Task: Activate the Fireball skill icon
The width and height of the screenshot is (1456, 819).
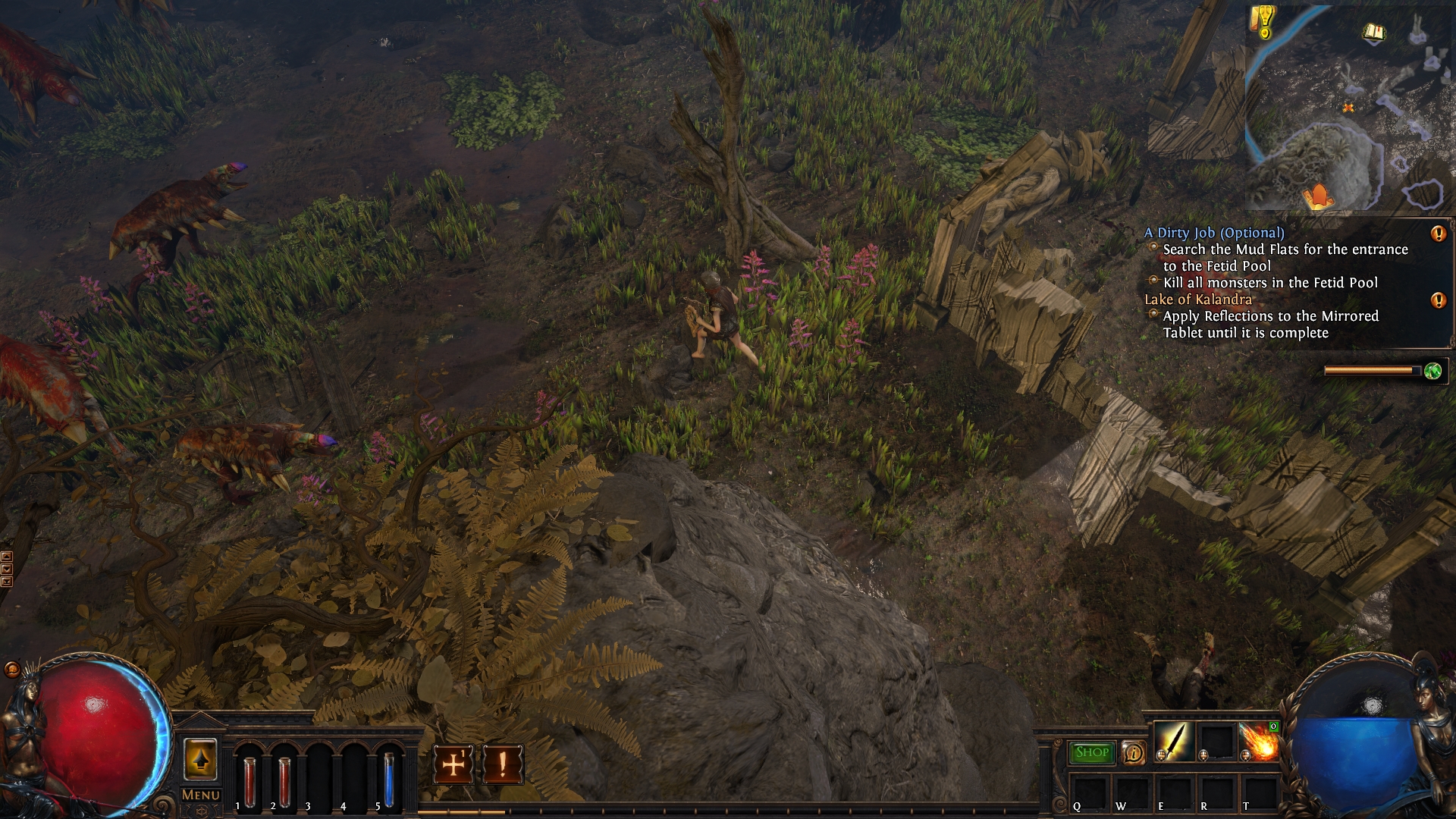Action: (x=1260, y=742)
